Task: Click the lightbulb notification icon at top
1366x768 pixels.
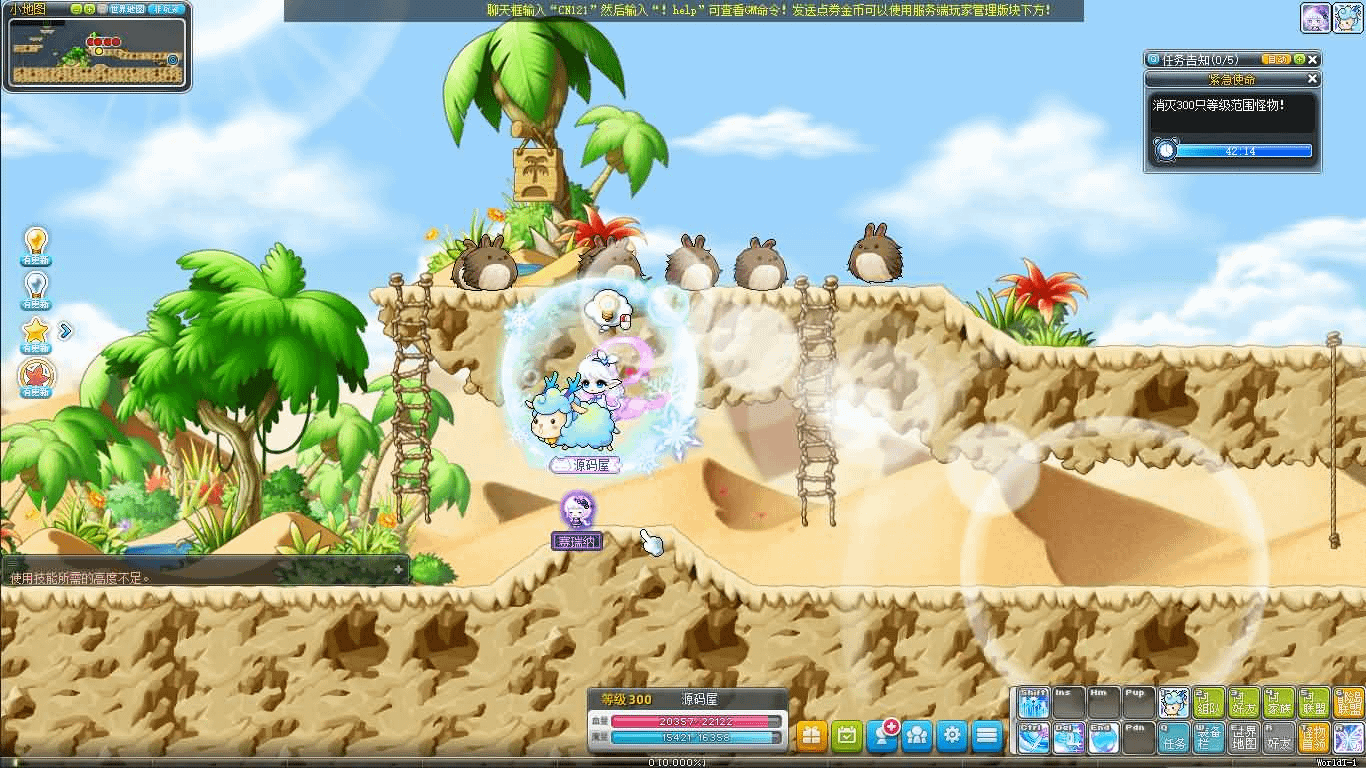Action: coord(36,243)
